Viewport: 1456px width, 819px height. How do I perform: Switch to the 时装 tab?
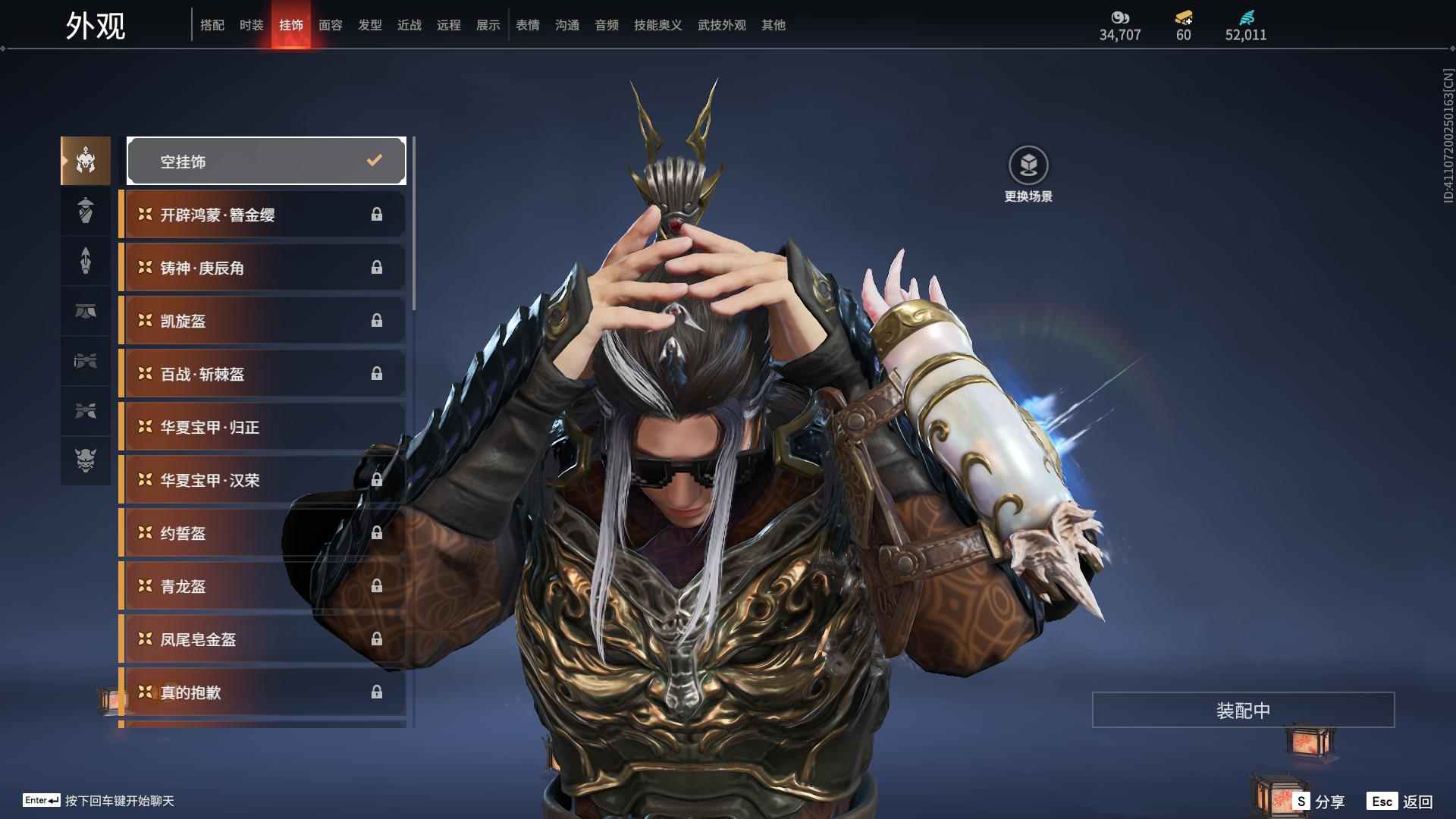[x=251, y=25]
